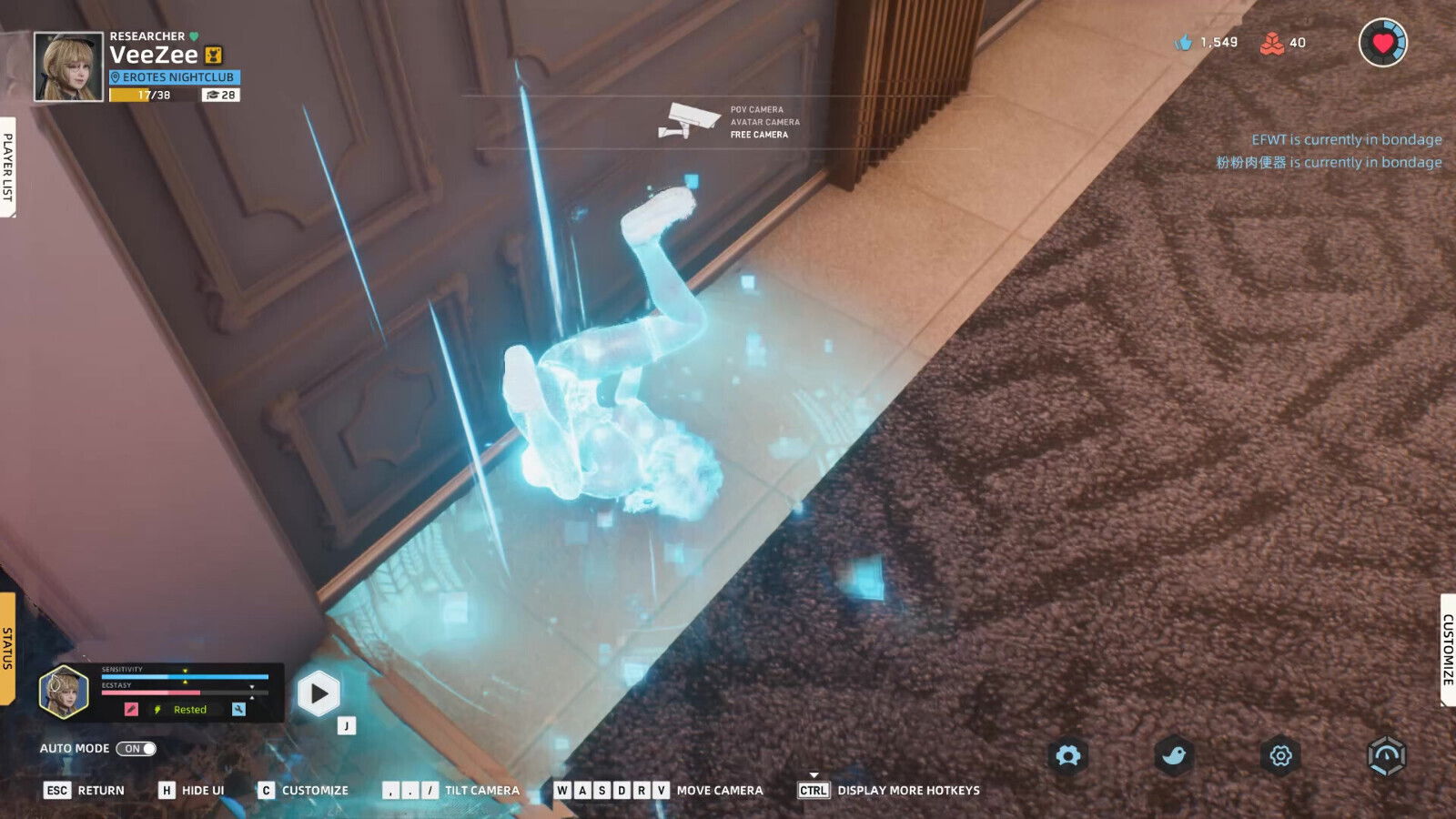Image resolution: width=1456 pixels, height=819 pixels.
Task: Open the Status side tab
Action: 7,648
